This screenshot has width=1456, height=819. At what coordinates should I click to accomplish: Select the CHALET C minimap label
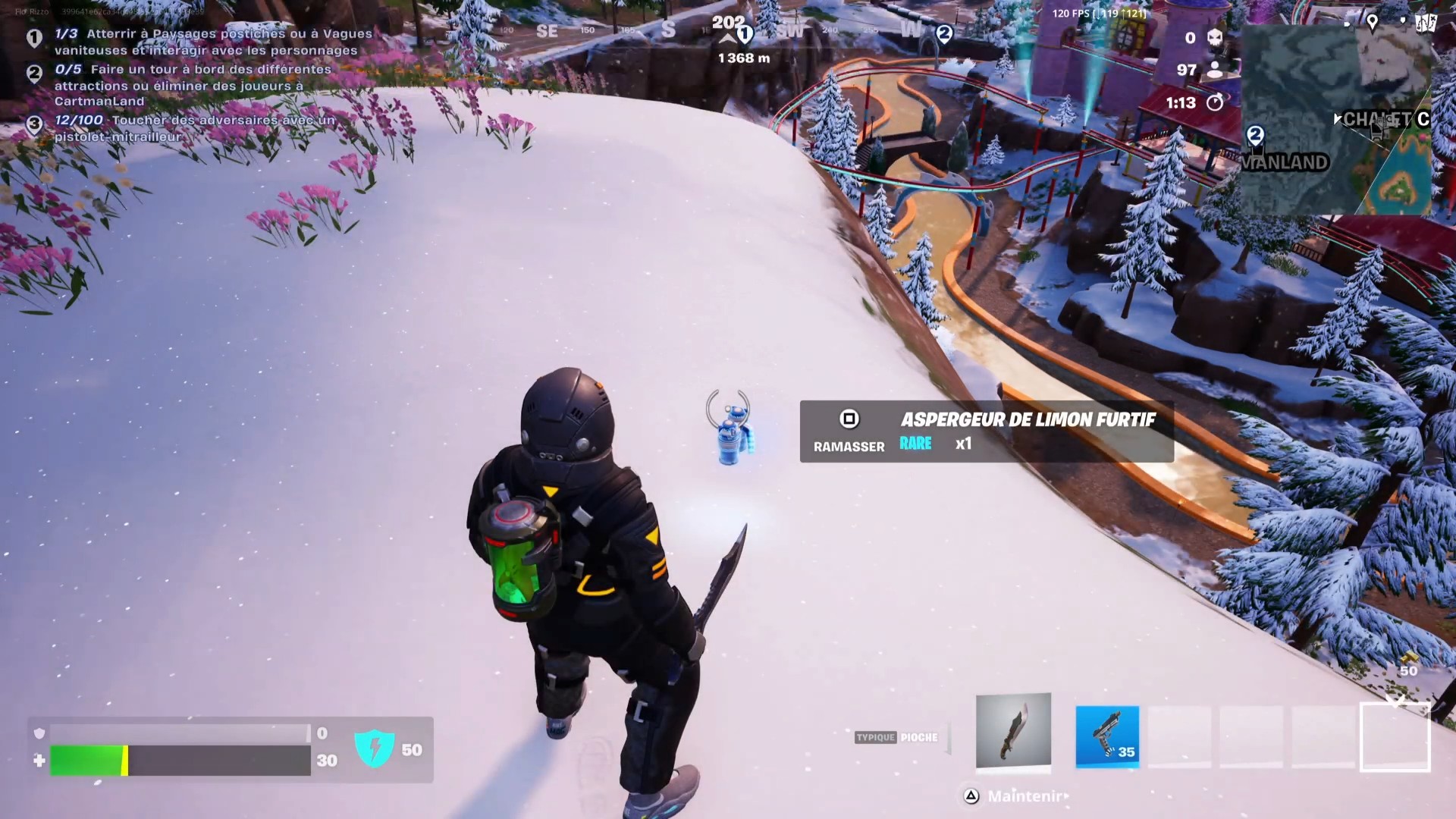[1380, 119]
